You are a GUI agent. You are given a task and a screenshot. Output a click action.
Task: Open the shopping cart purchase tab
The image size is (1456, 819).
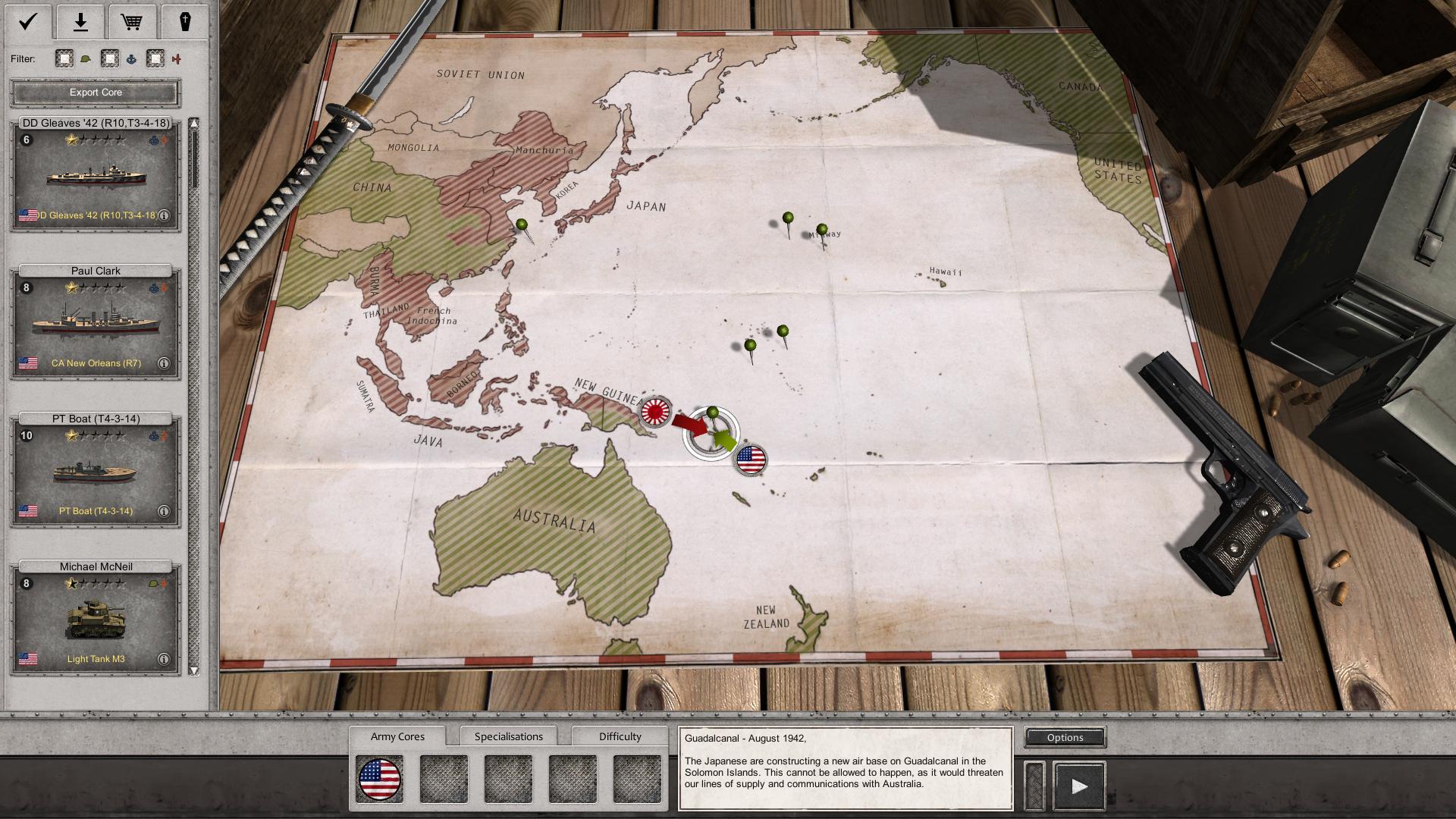pyautogui.click(x=132, y=21)
